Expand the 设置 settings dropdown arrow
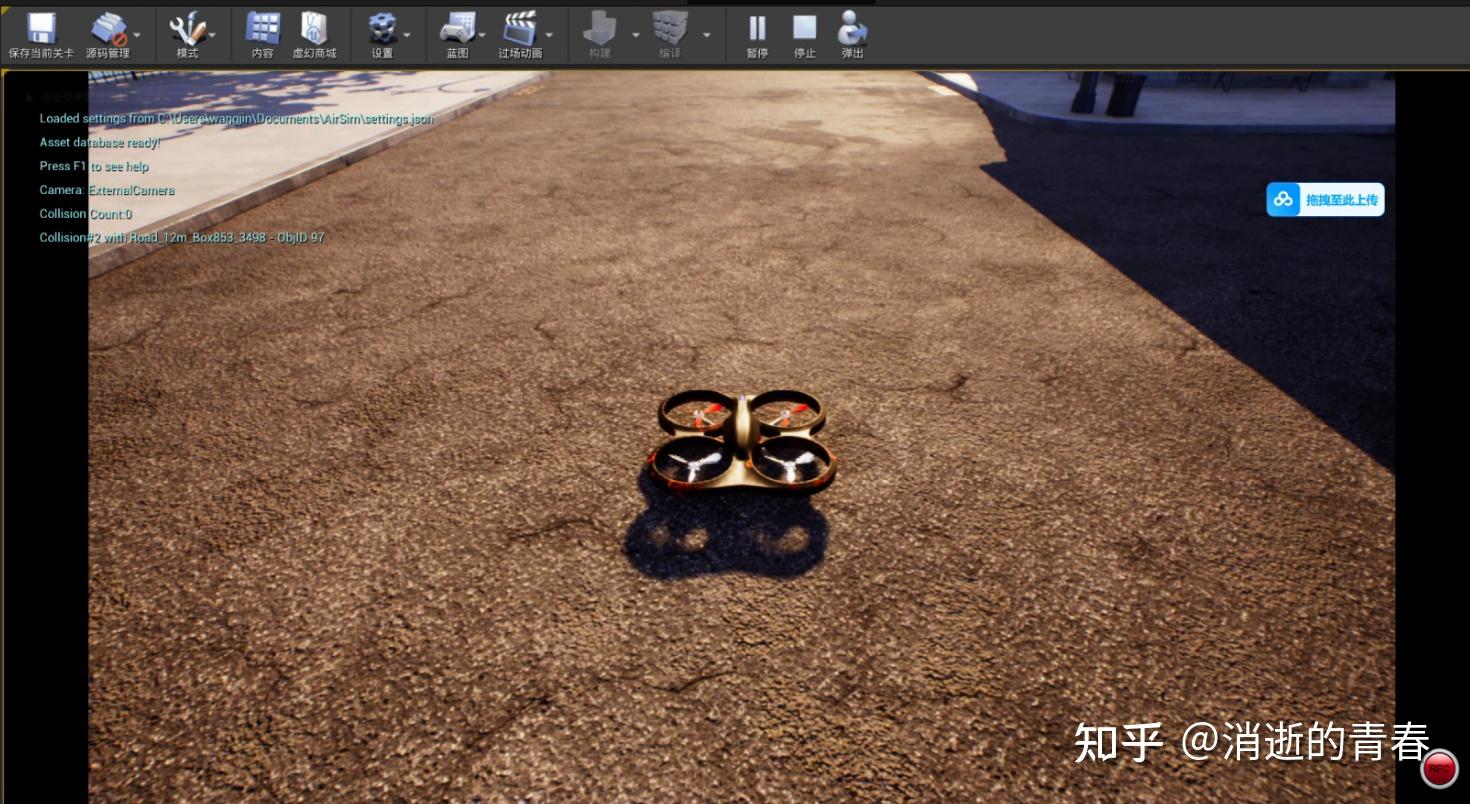This screenshot has height=804, width=1470. [406, 33]
